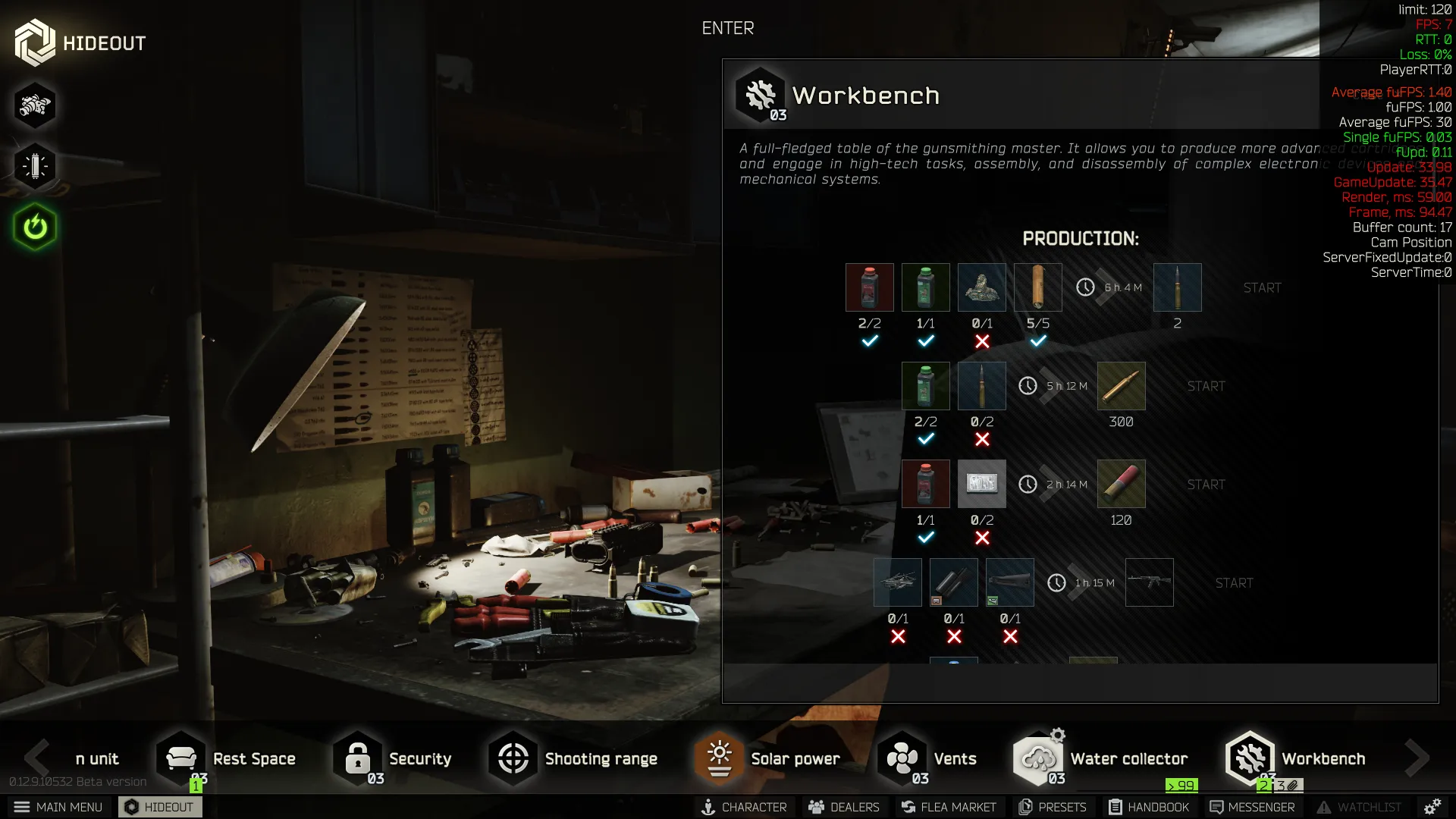
Task: Start the 6 h 4 m ammo production
Action: pyautogui.click(x=1262, y=288)
